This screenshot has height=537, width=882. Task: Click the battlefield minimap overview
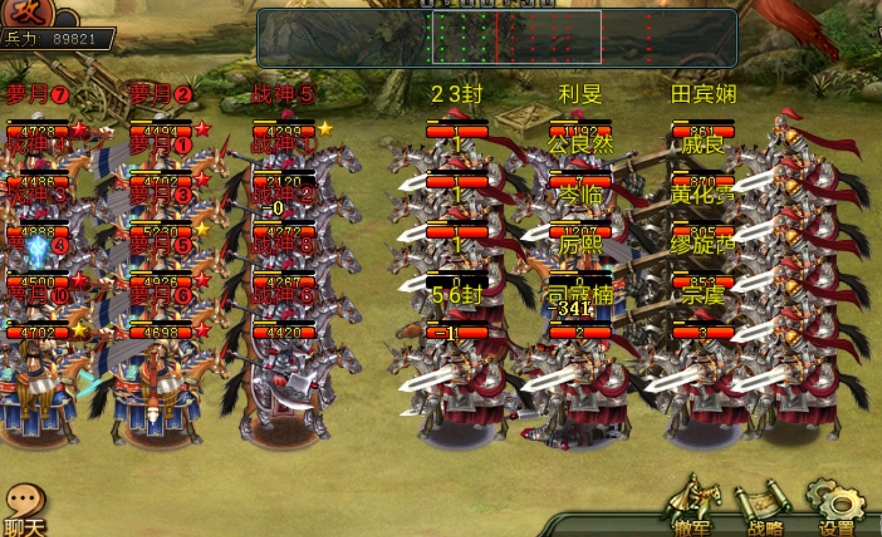[497, 38]
